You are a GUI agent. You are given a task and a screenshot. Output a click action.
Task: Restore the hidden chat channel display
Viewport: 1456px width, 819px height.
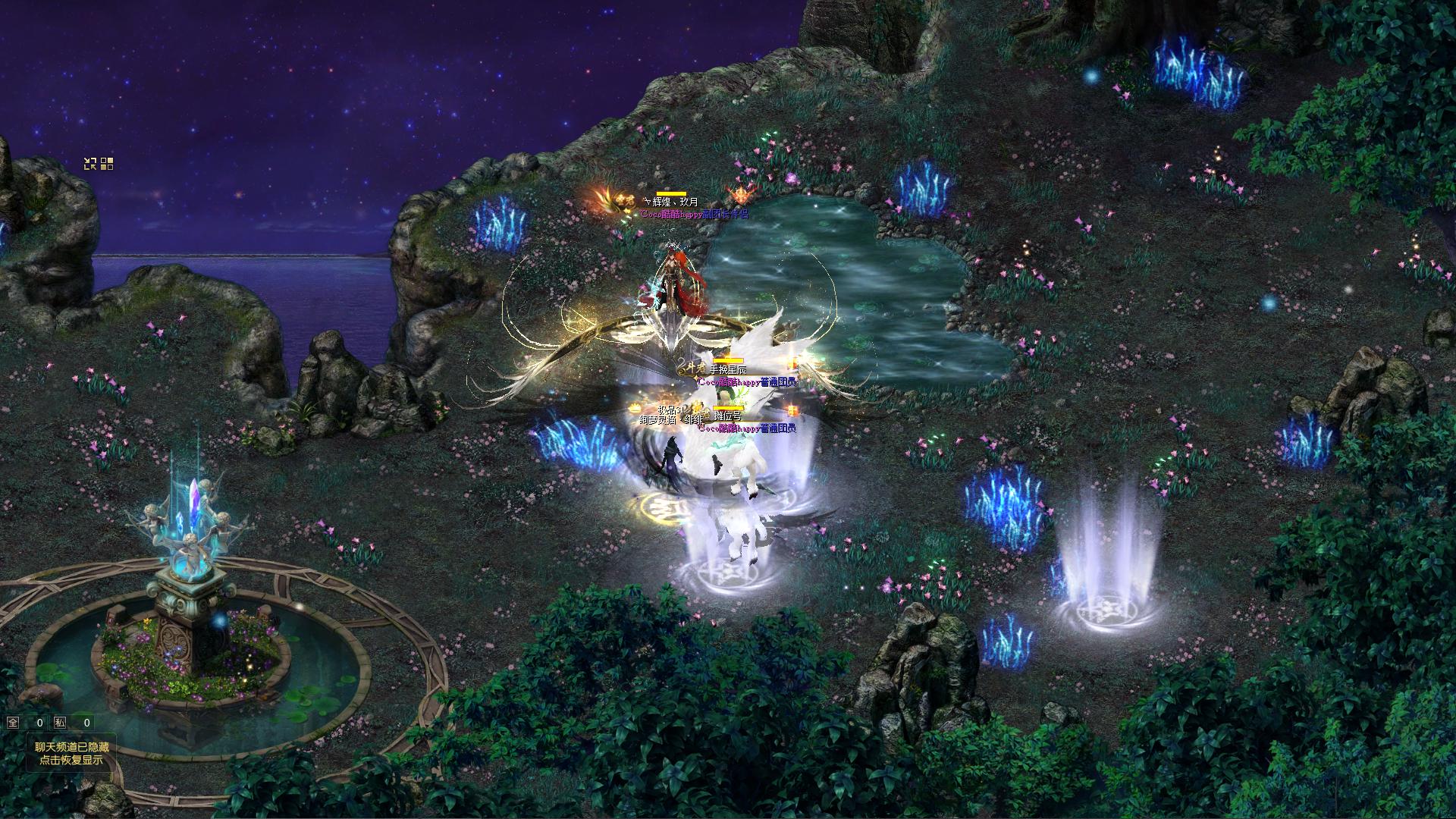click(72, 753)
